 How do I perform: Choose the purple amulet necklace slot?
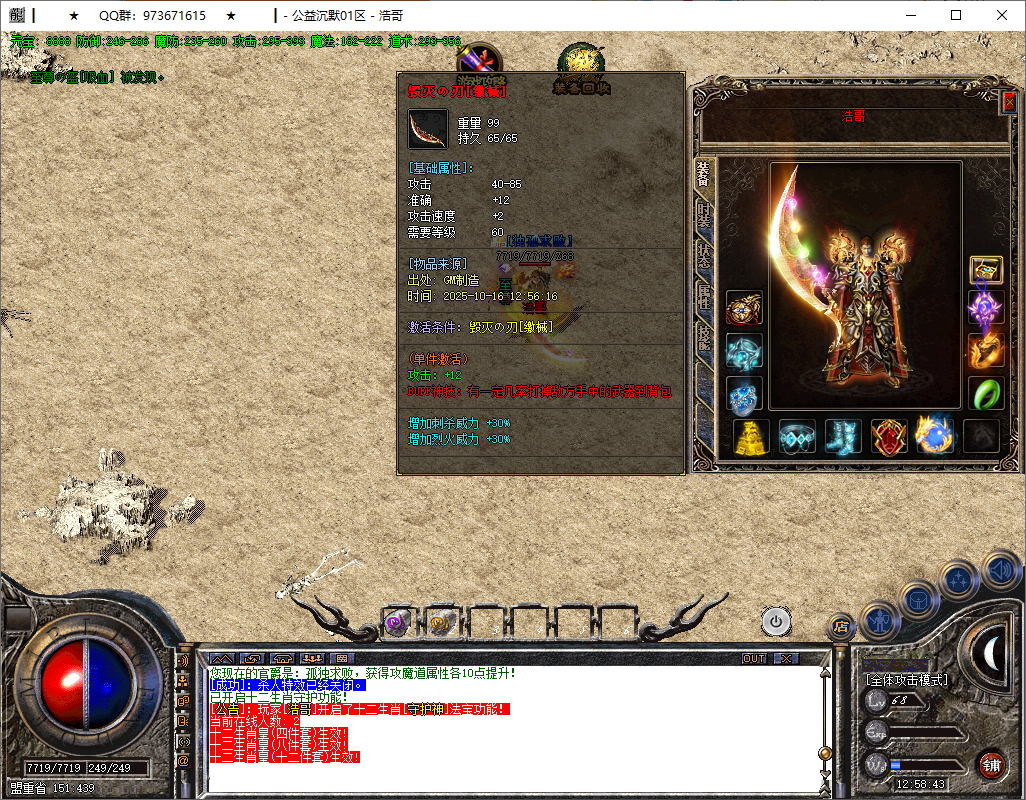tap(985, 309)
